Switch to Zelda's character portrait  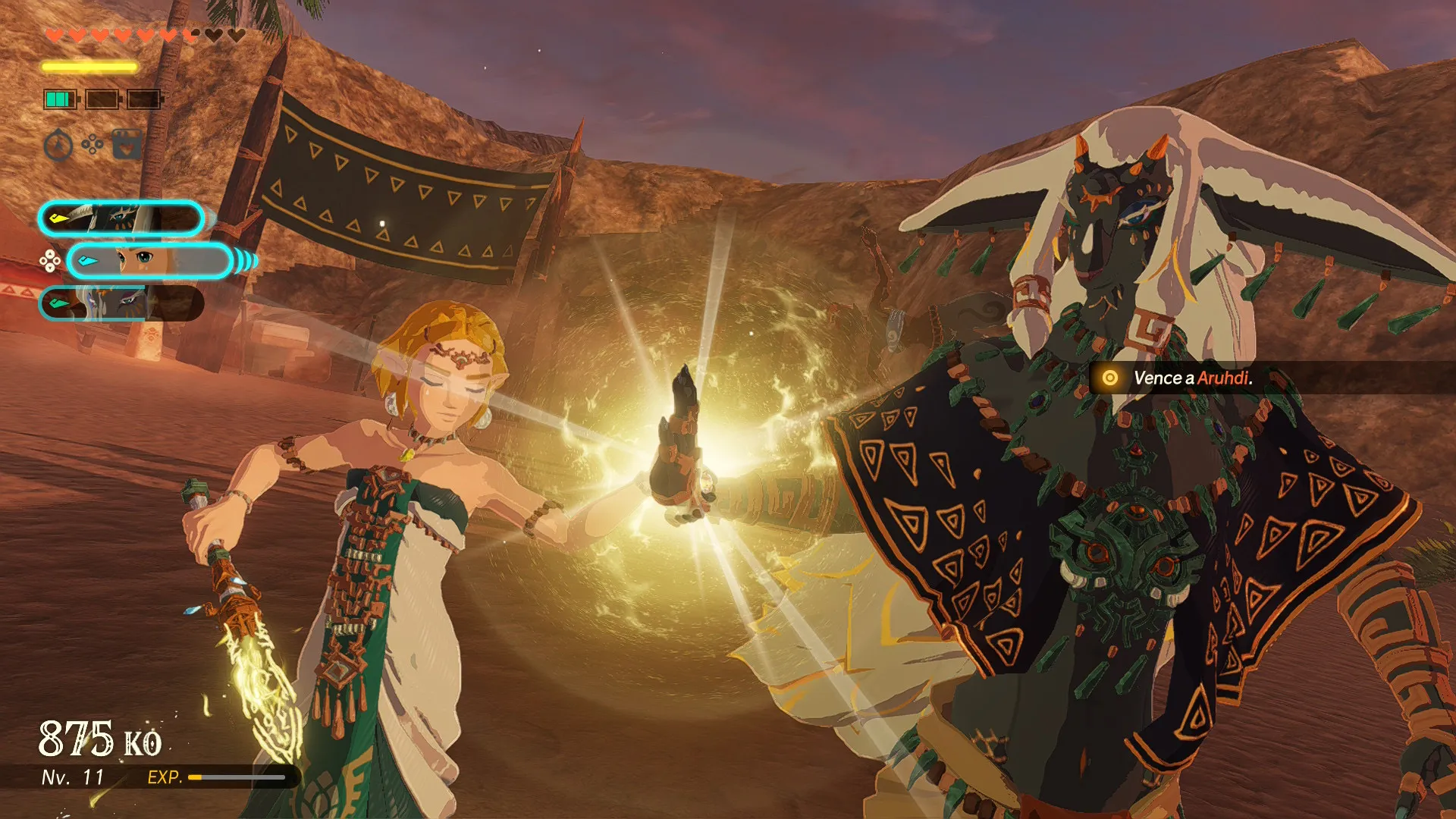click(x=149, y=262)
